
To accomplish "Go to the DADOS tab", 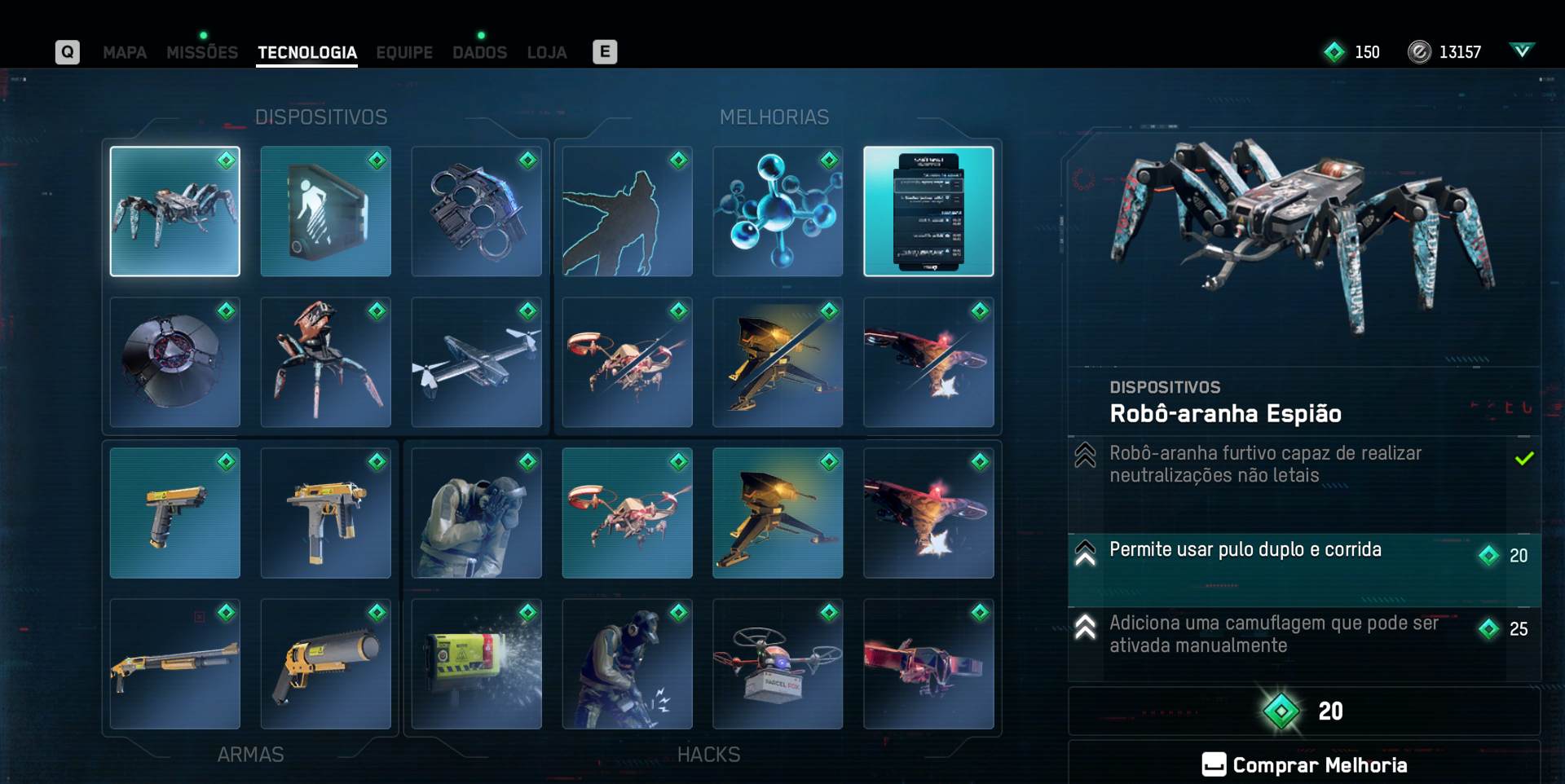I will (479, 53).
